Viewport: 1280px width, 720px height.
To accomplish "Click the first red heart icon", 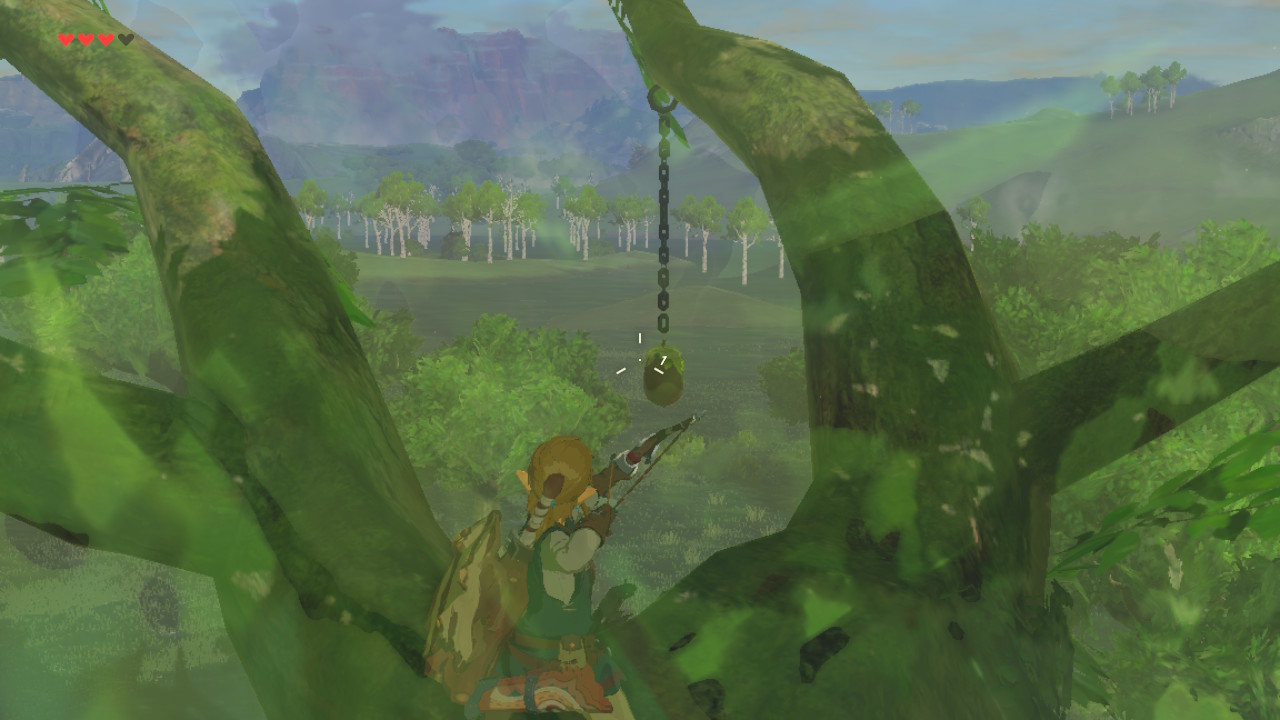I will [x=66, y=40].
